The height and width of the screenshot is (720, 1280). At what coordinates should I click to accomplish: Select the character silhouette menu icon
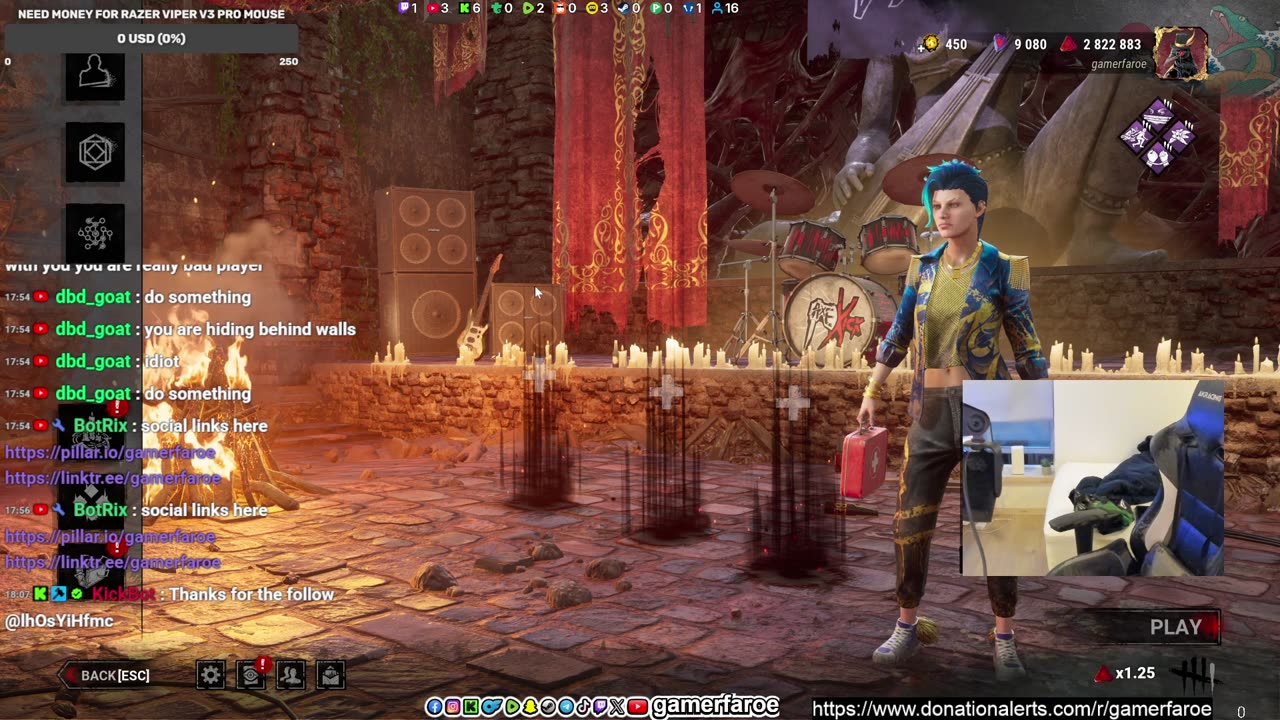[95, 75]
